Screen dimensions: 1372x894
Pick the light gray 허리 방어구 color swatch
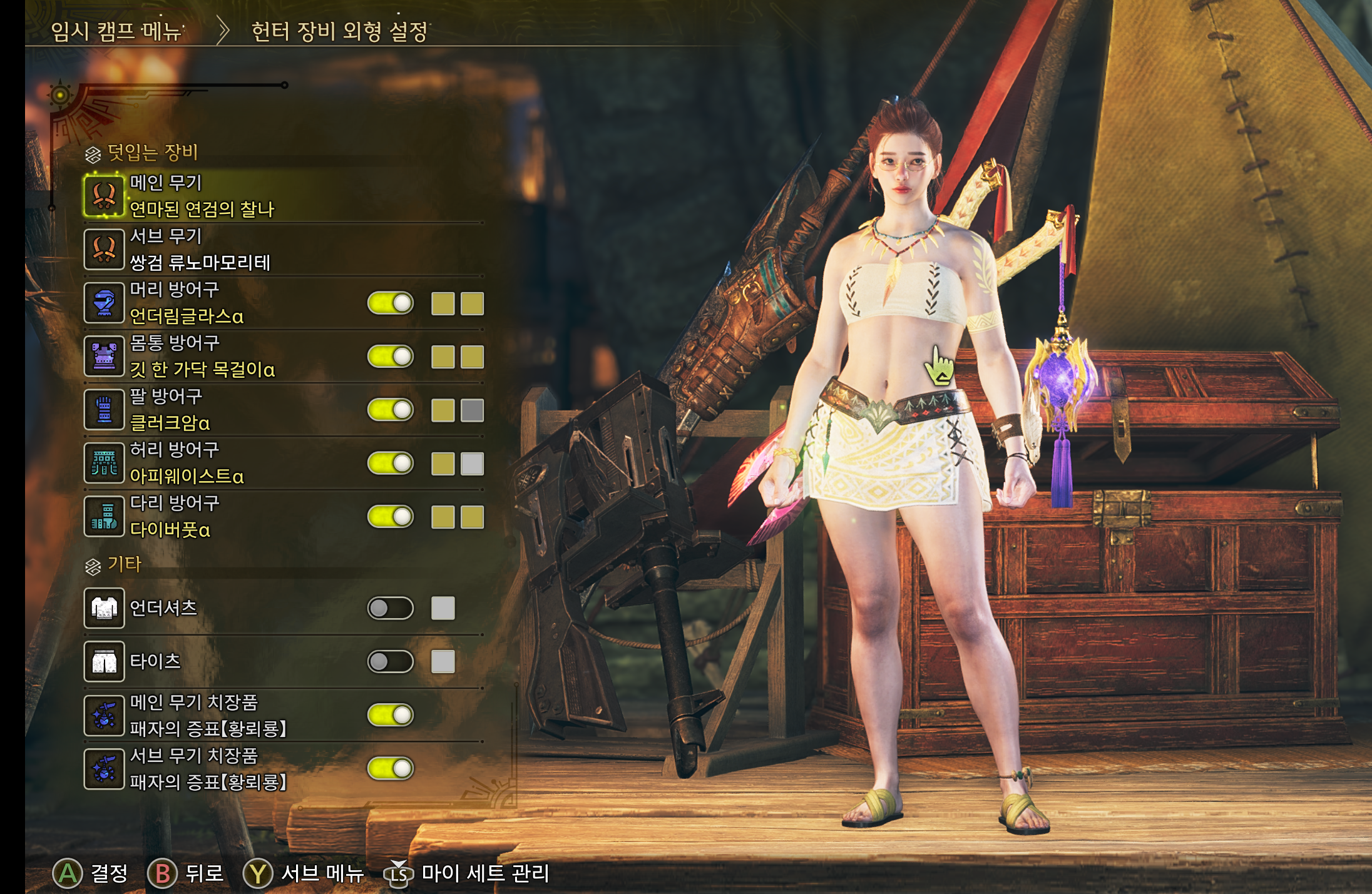[x=472, y=464]
